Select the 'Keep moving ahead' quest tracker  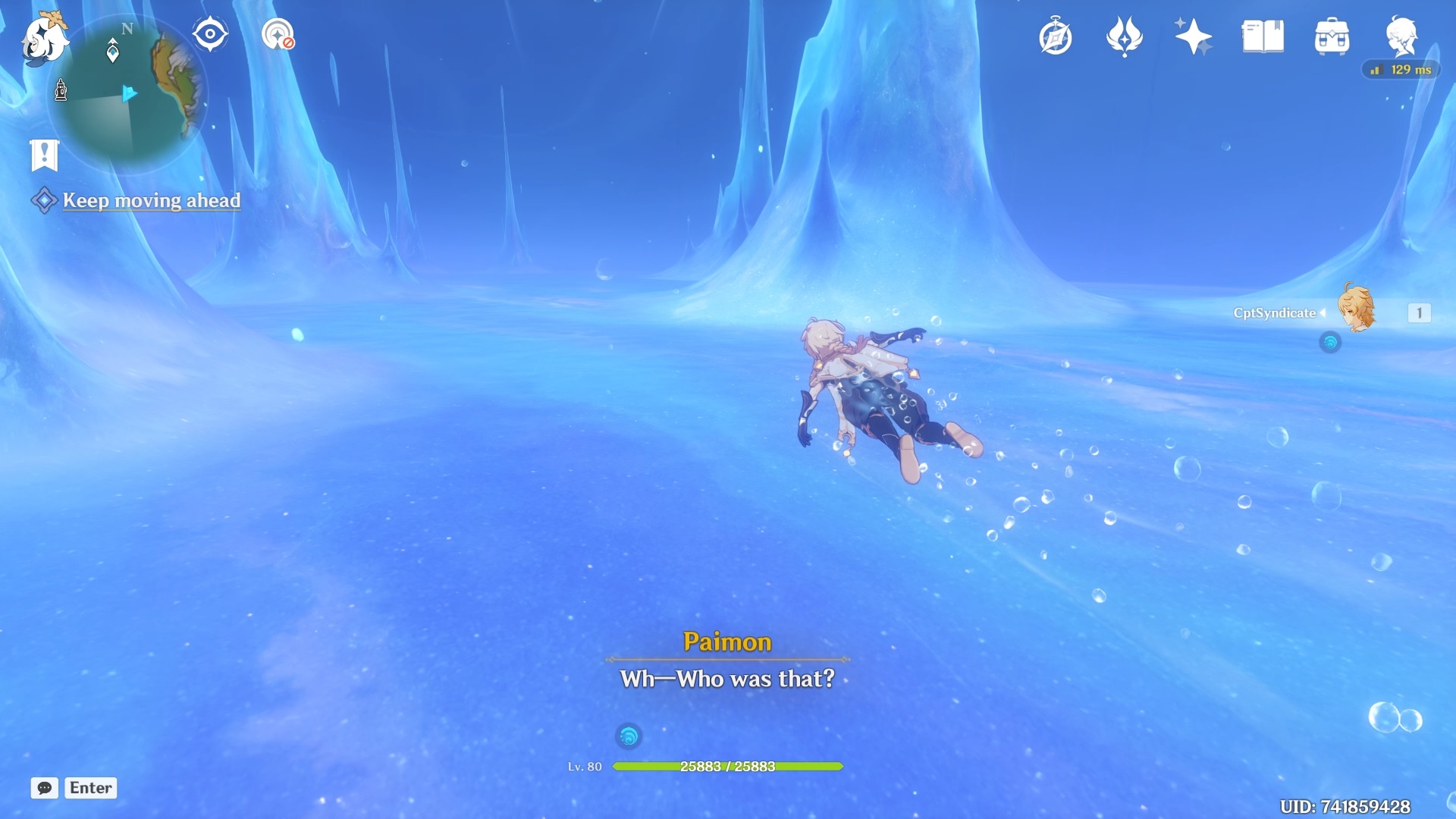[x=151, y=200]
